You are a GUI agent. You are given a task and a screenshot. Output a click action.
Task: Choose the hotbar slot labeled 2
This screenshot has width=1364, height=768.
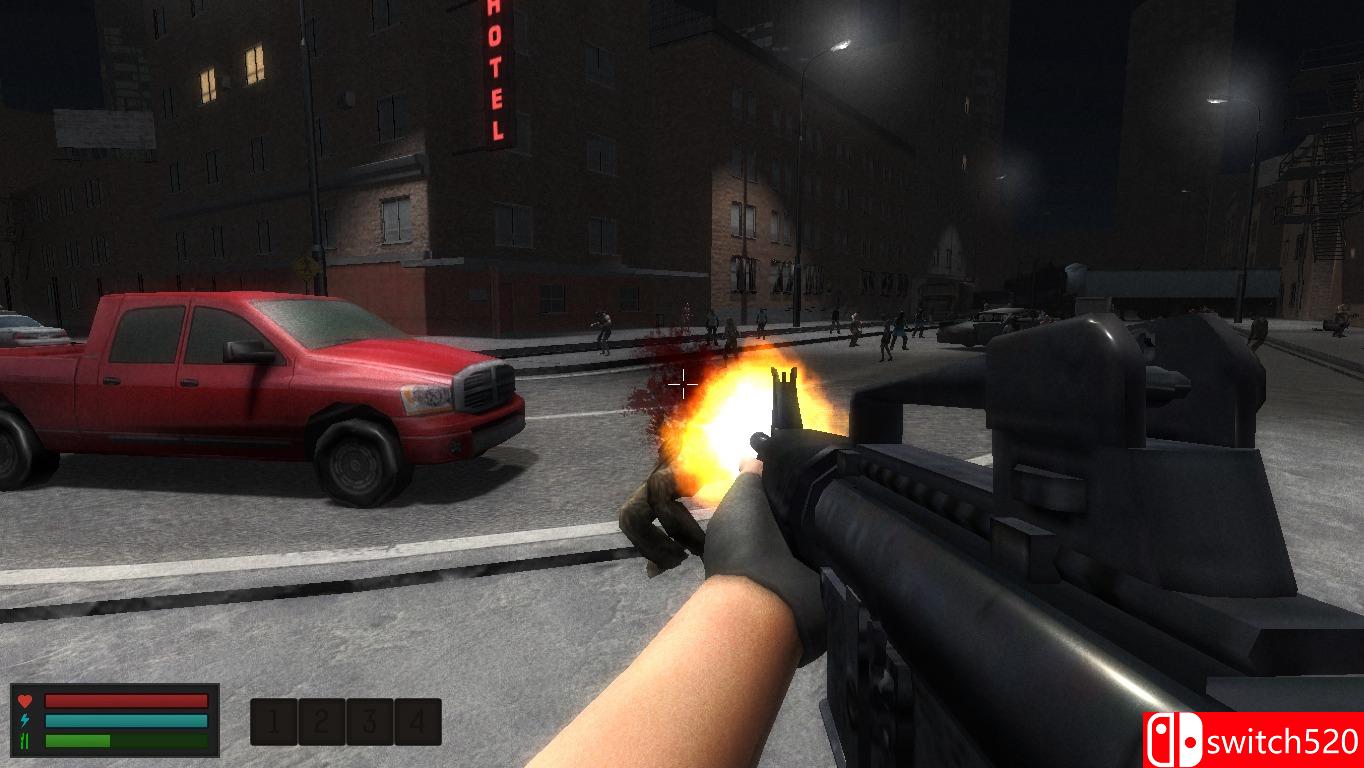[x=322, y=721]
